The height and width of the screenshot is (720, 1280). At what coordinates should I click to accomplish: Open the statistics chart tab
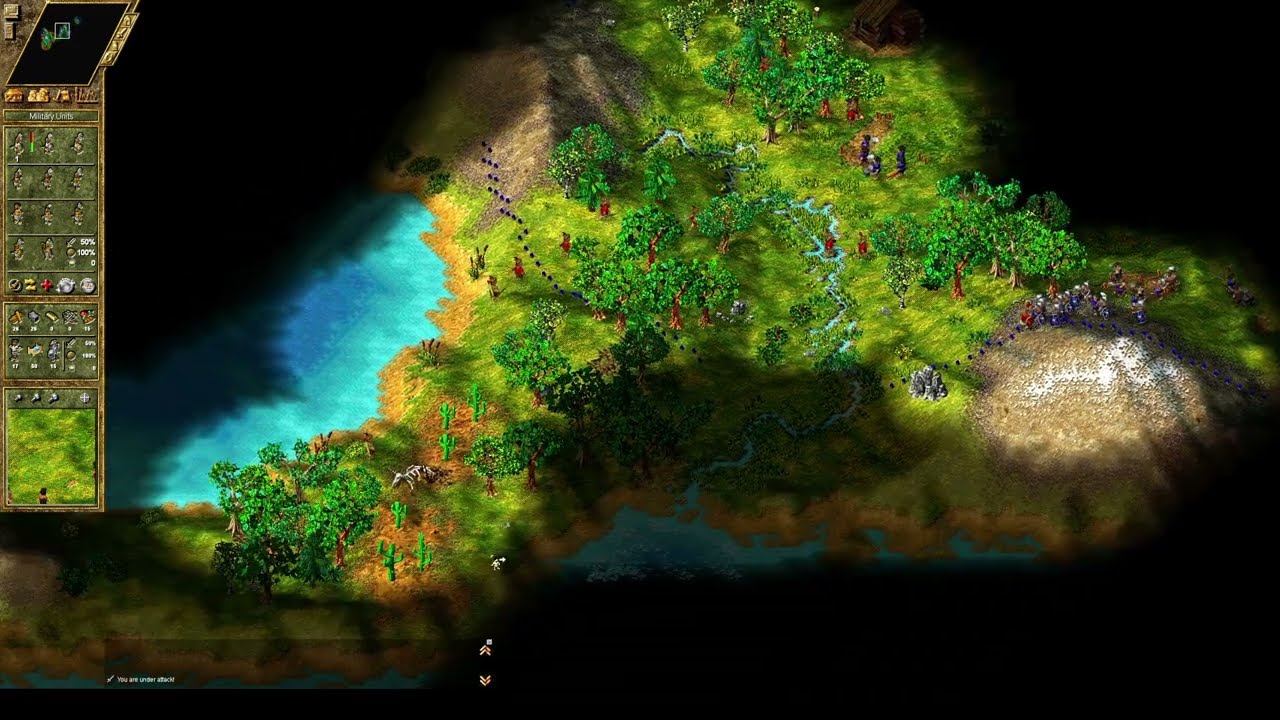88,95
